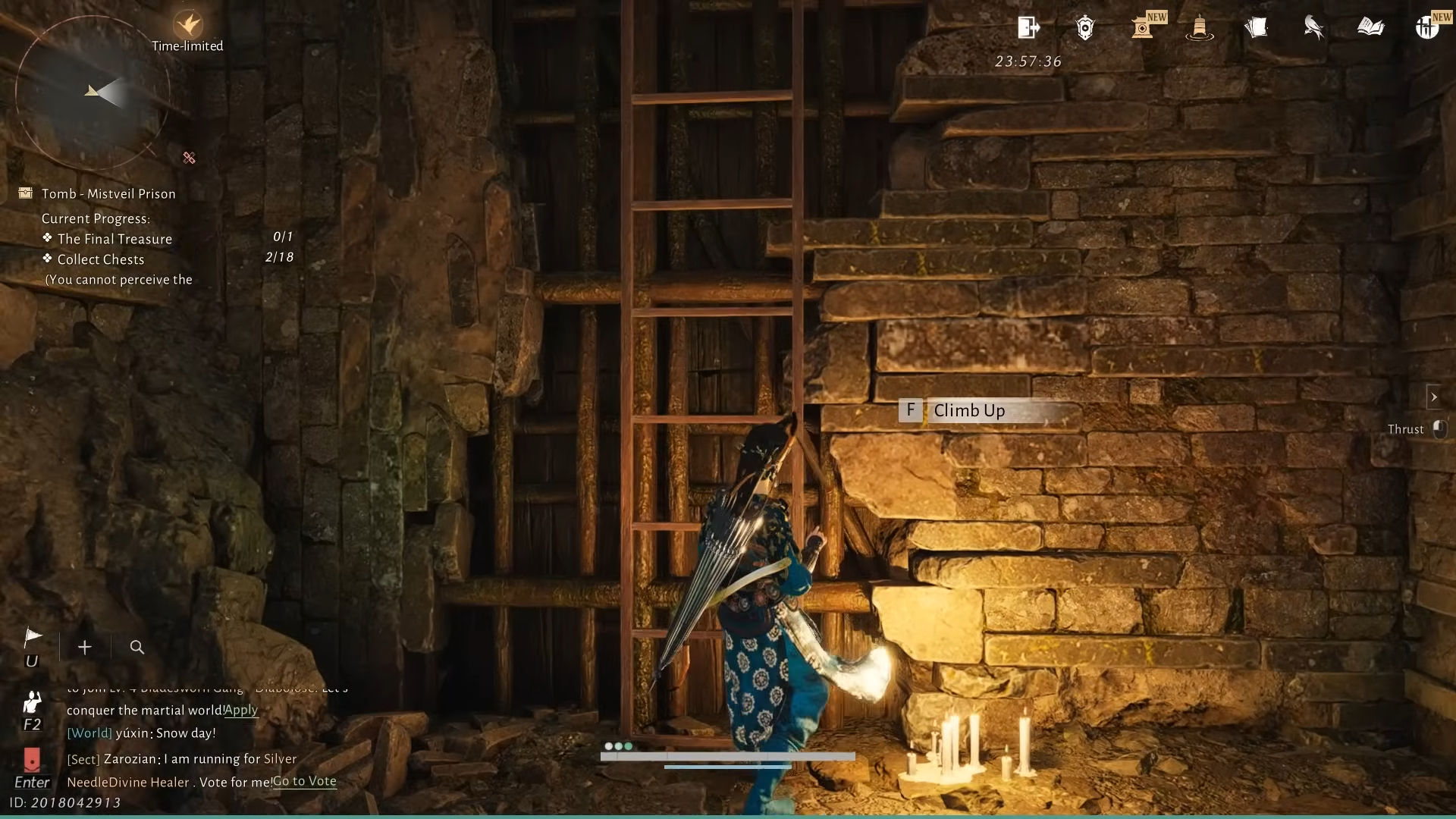Viewport: 1456px width, 819px height.
Task: Open the shield emblem menu icon
Action: coord(1085,28)
